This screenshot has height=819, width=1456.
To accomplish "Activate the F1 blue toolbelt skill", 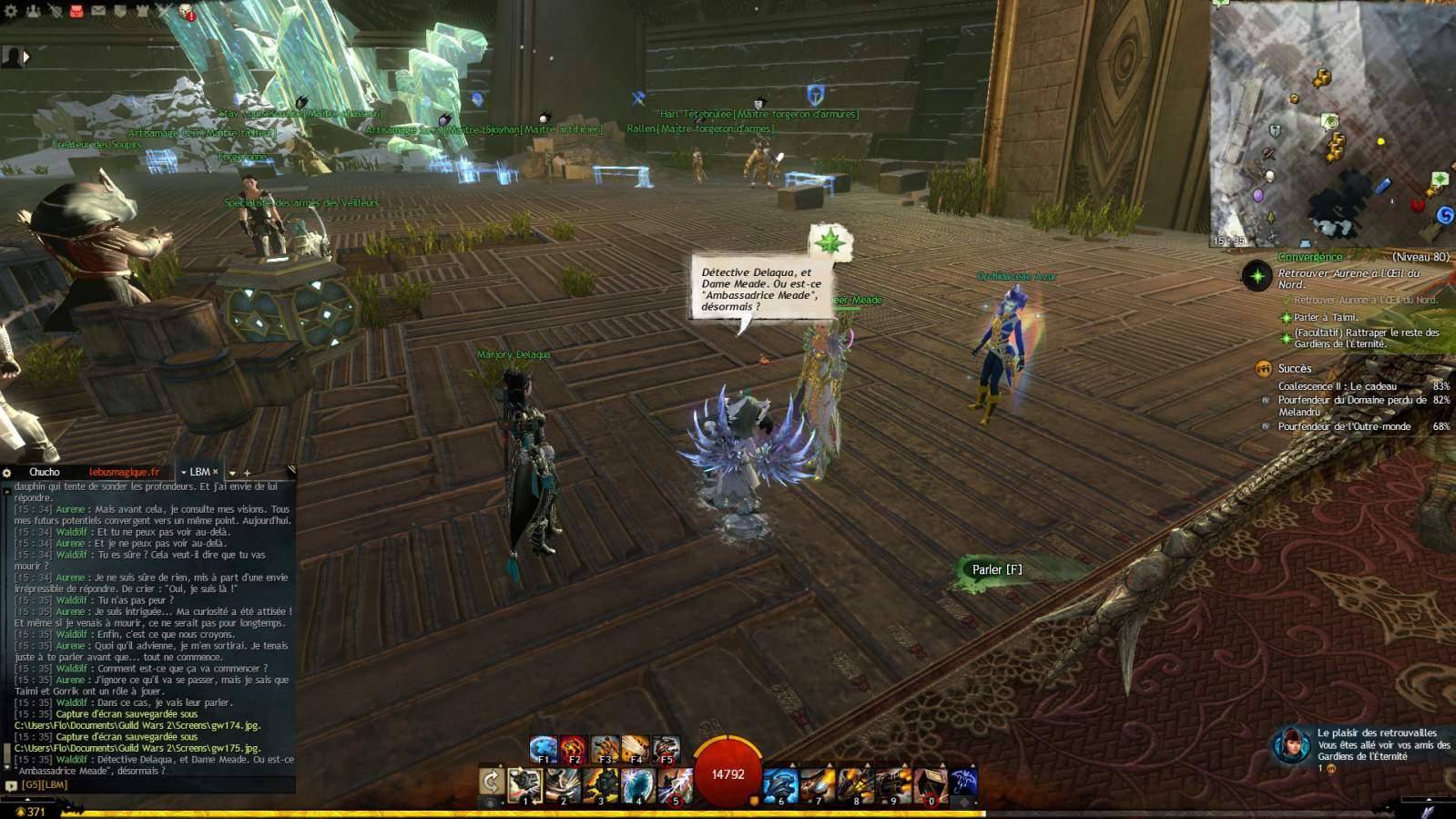I will click(544, 750).
